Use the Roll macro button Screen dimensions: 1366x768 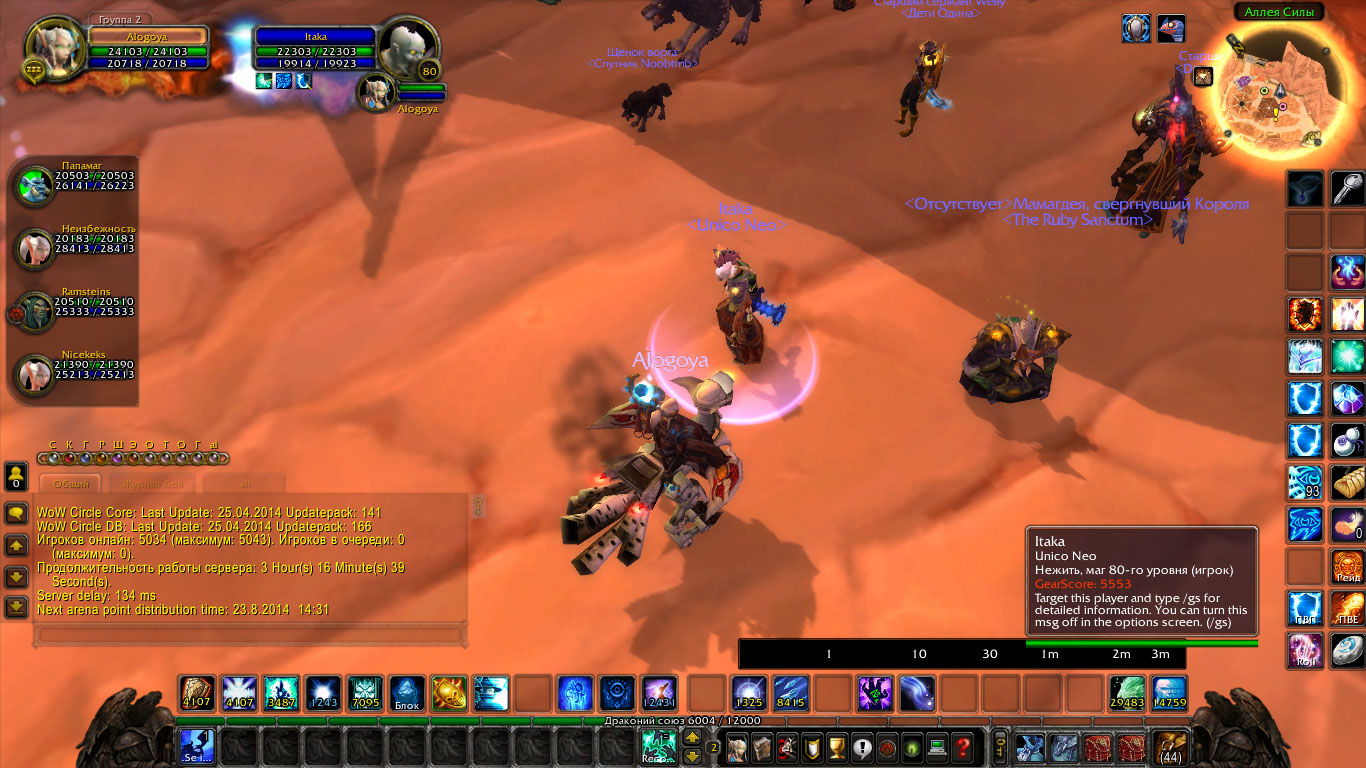(1305, 650)
